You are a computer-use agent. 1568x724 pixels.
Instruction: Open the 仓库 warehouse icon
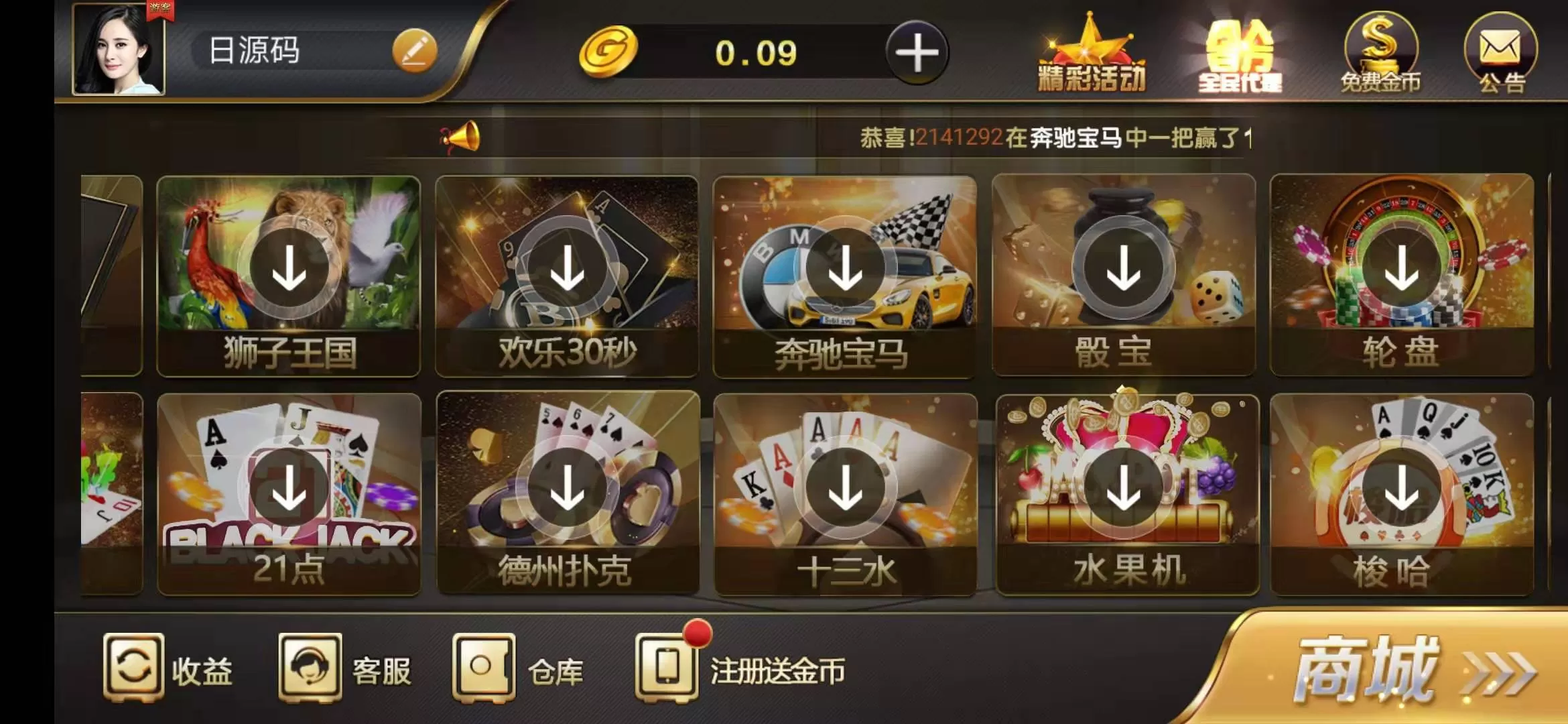click(x=486, y=666)
